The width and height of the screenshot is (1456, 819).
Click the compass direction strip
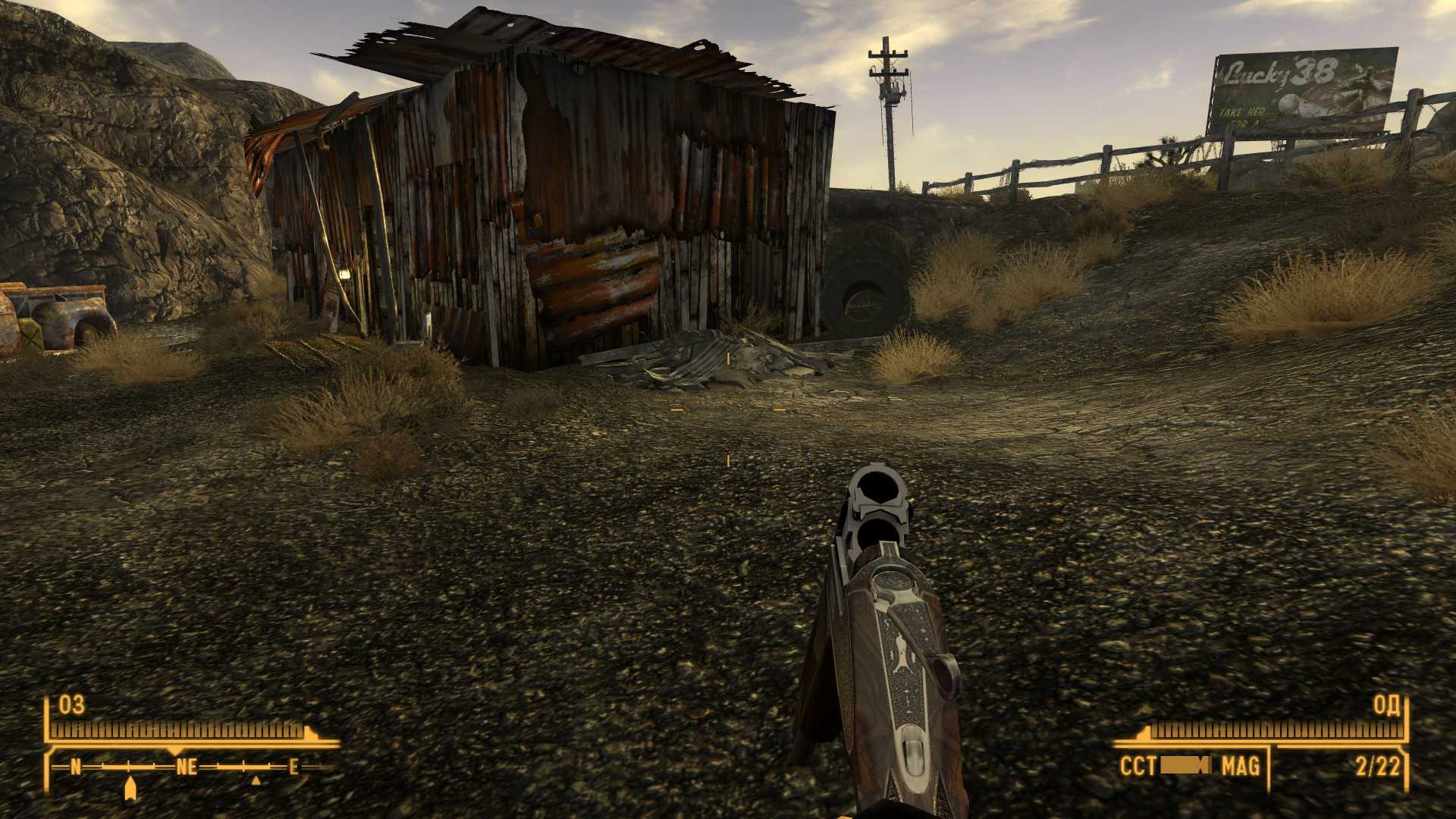(x=186, y=767)
